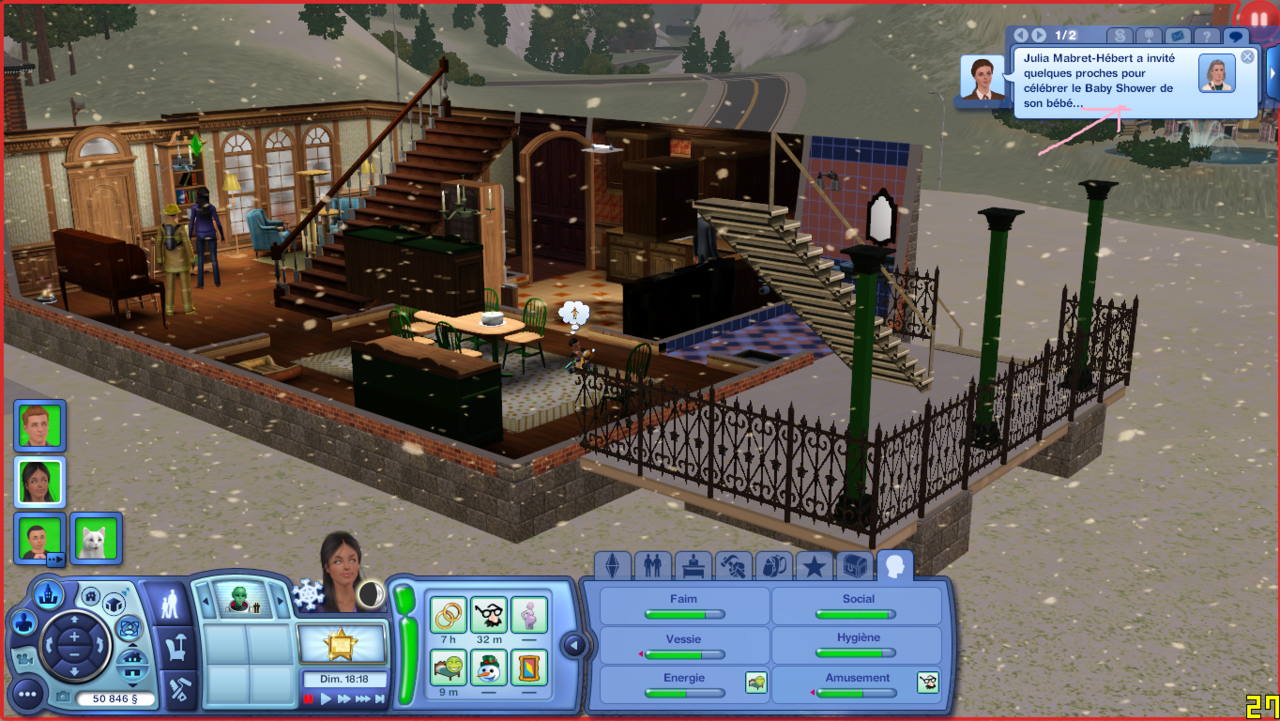Enter Build mode with the tools button

coord(176,688)
